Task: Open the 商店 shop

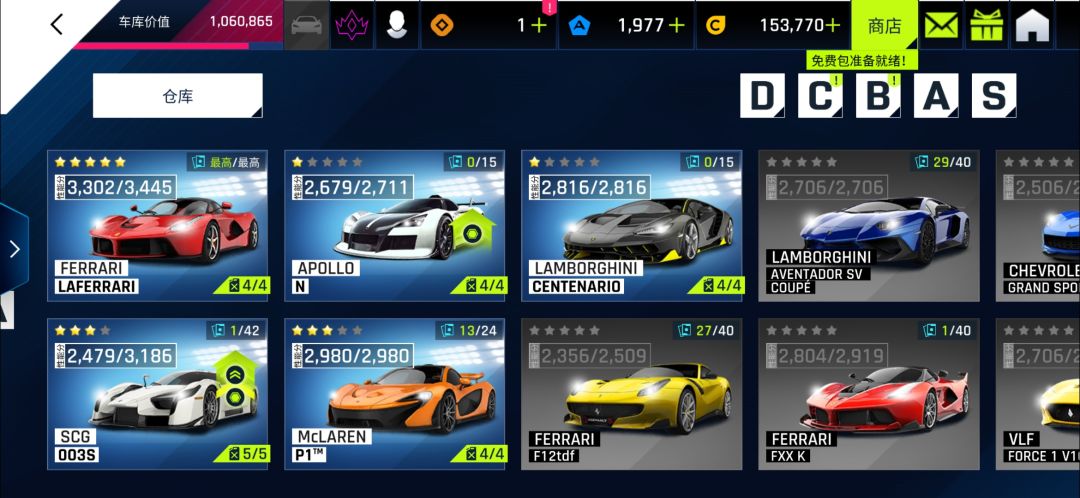Action: 884,25
